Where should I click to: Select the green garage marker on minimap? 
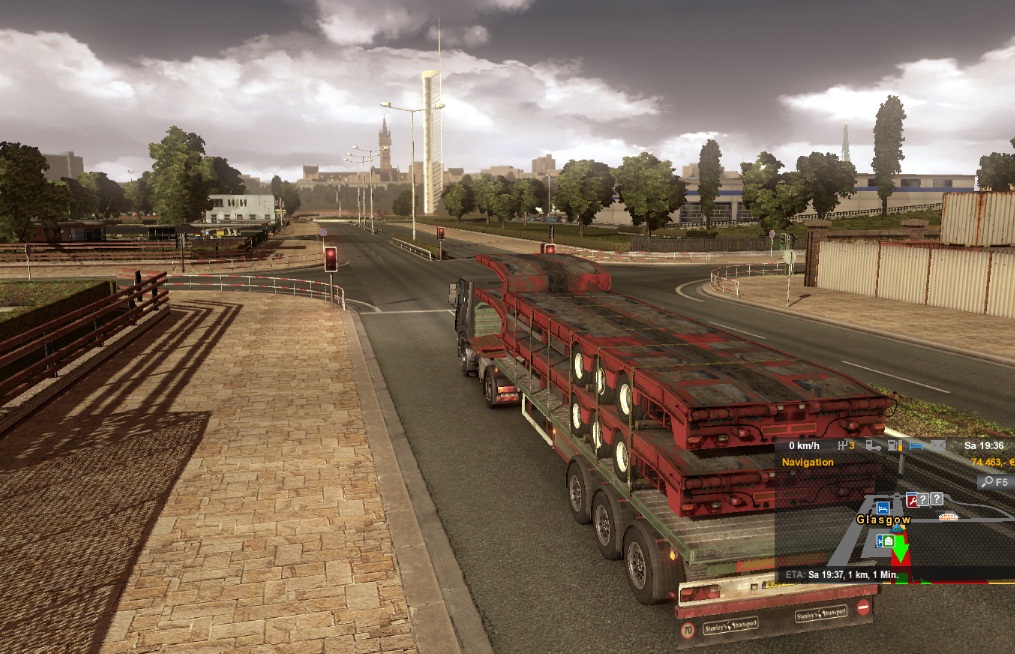(887, 541)
